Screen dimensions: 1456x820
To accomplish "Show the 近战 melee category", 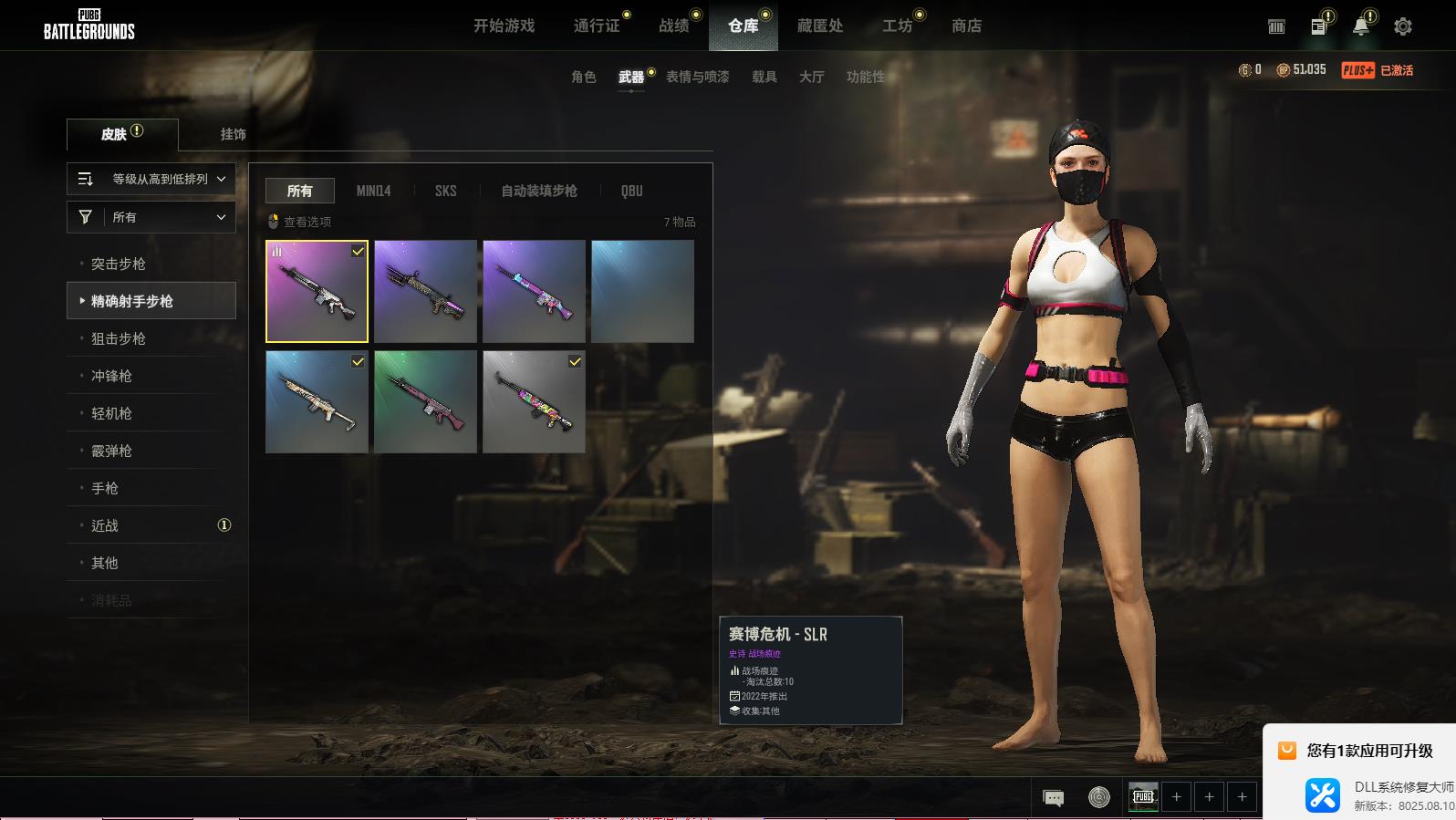I will pos(105,525).
